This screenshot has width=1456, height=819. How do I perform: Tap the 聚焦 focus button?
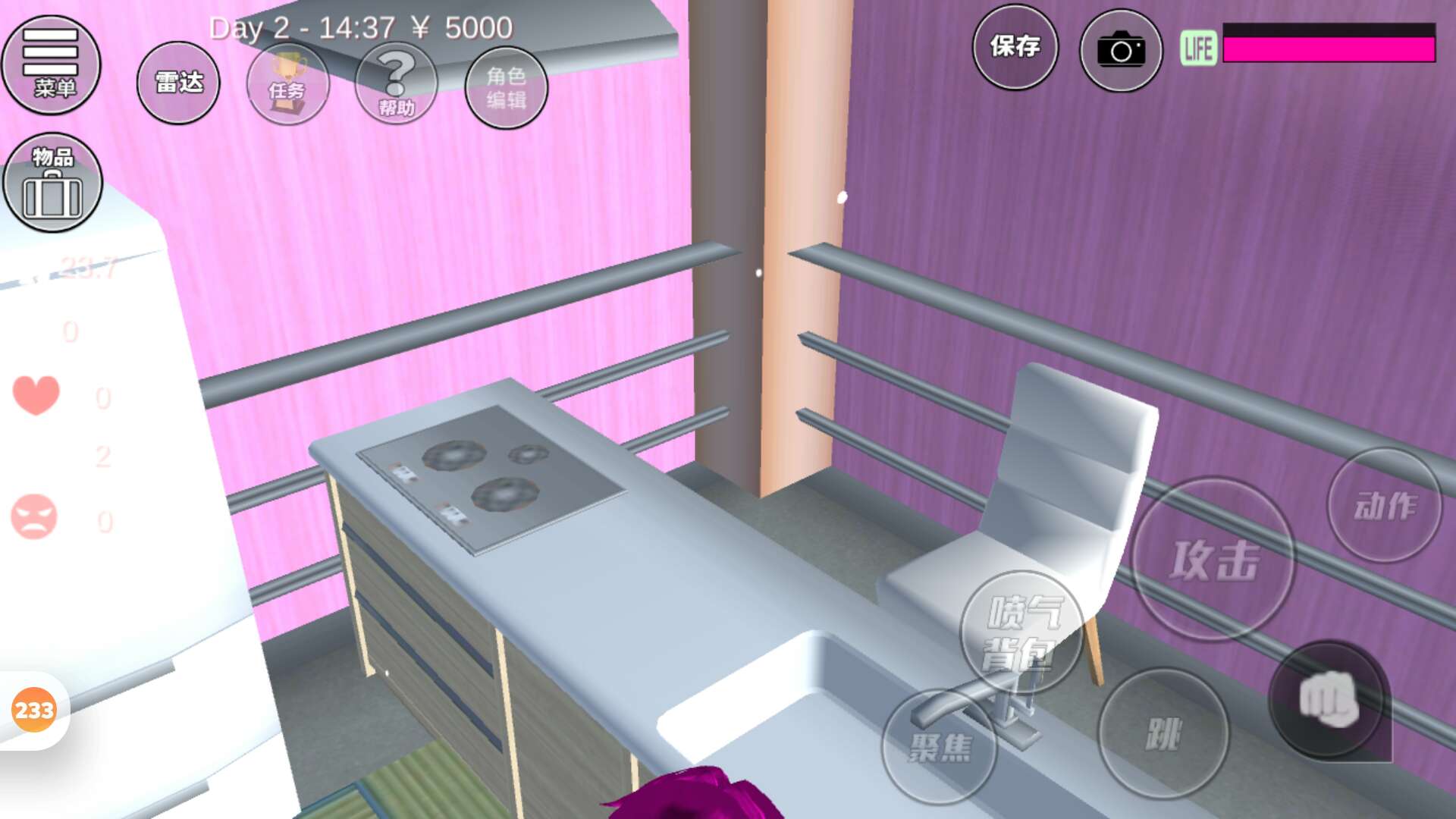(x=940, y=747)
